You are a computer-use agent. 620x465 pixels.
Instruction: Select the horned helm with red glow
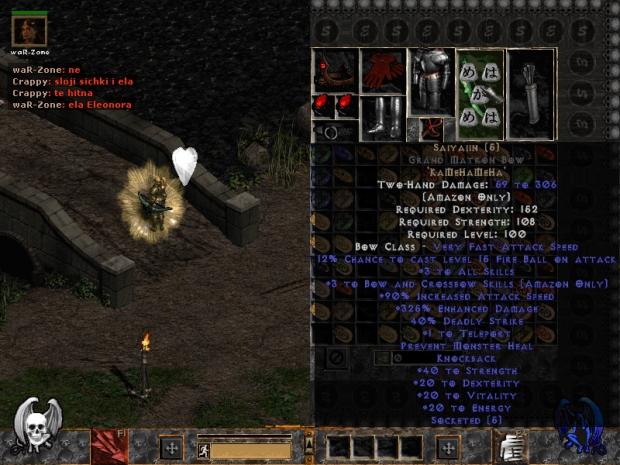pyautogui.click(x=334, y=70)
